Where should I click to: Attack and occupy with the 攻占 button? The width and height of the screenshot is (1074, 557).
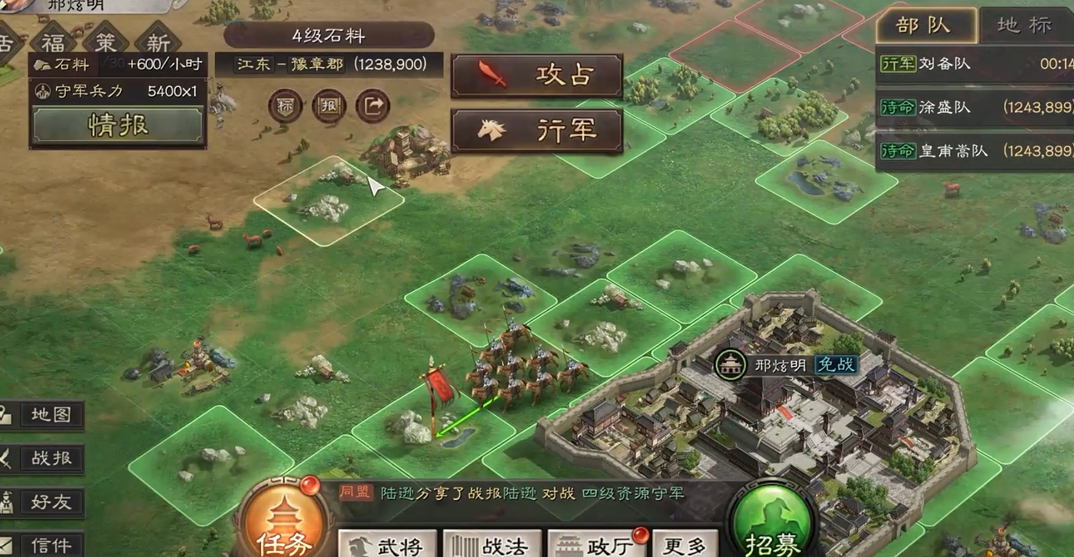537,76
